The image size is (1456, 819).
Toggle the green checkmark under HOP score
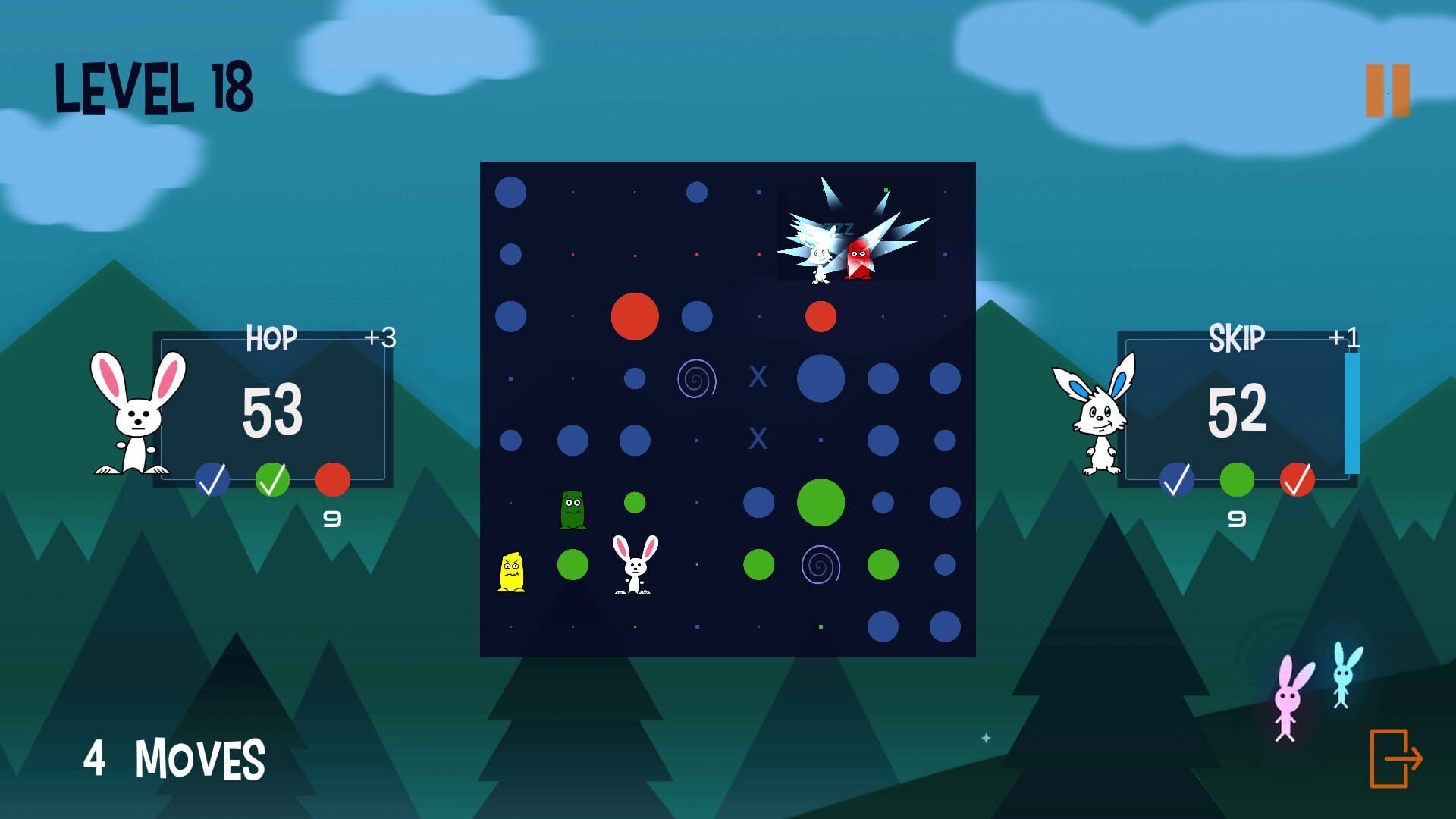(274, 479)
